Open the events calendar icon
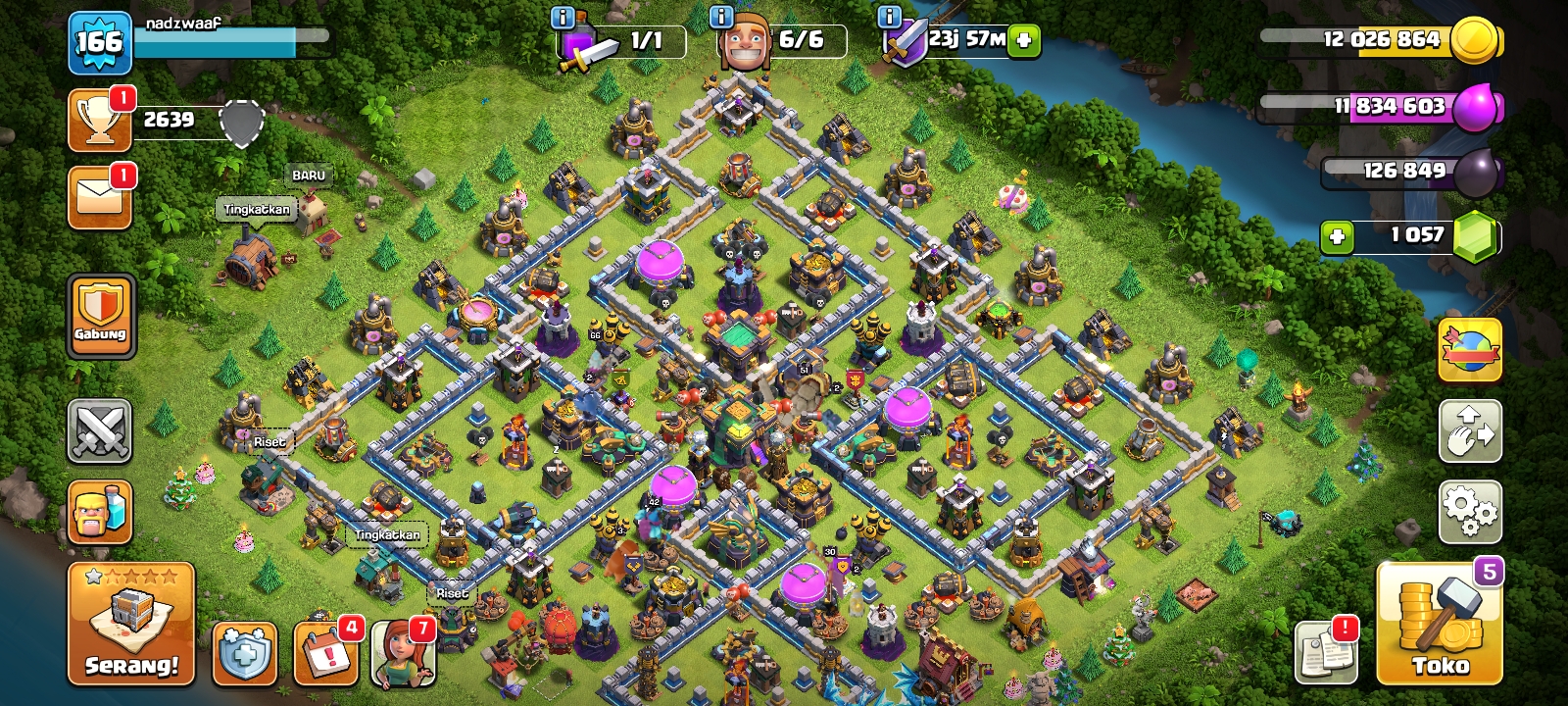Screen dimensions: 1568x706 pos(325,652)
